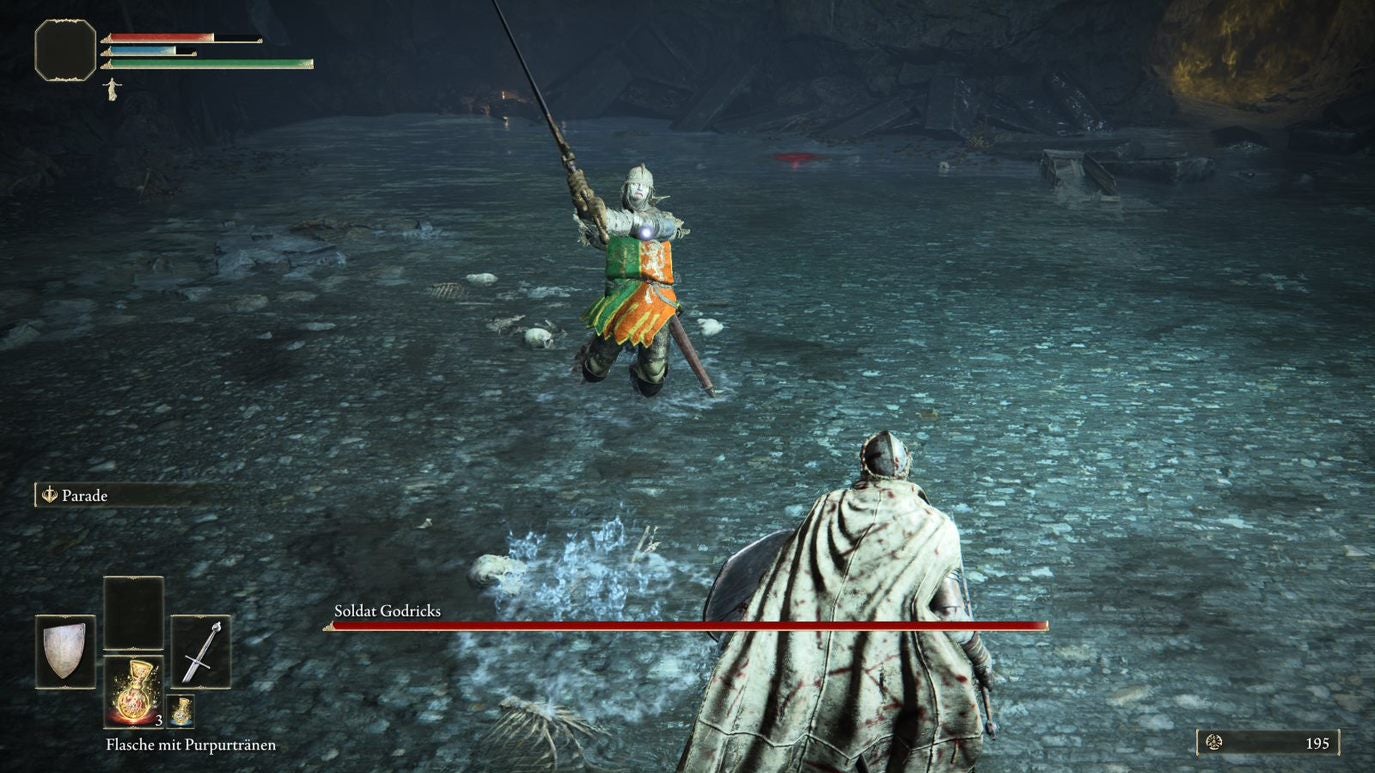The height and width of the screenshot is (773, 1375).
Task: Click the anchor icon beside Parade
Action: (x=48, y=495)
